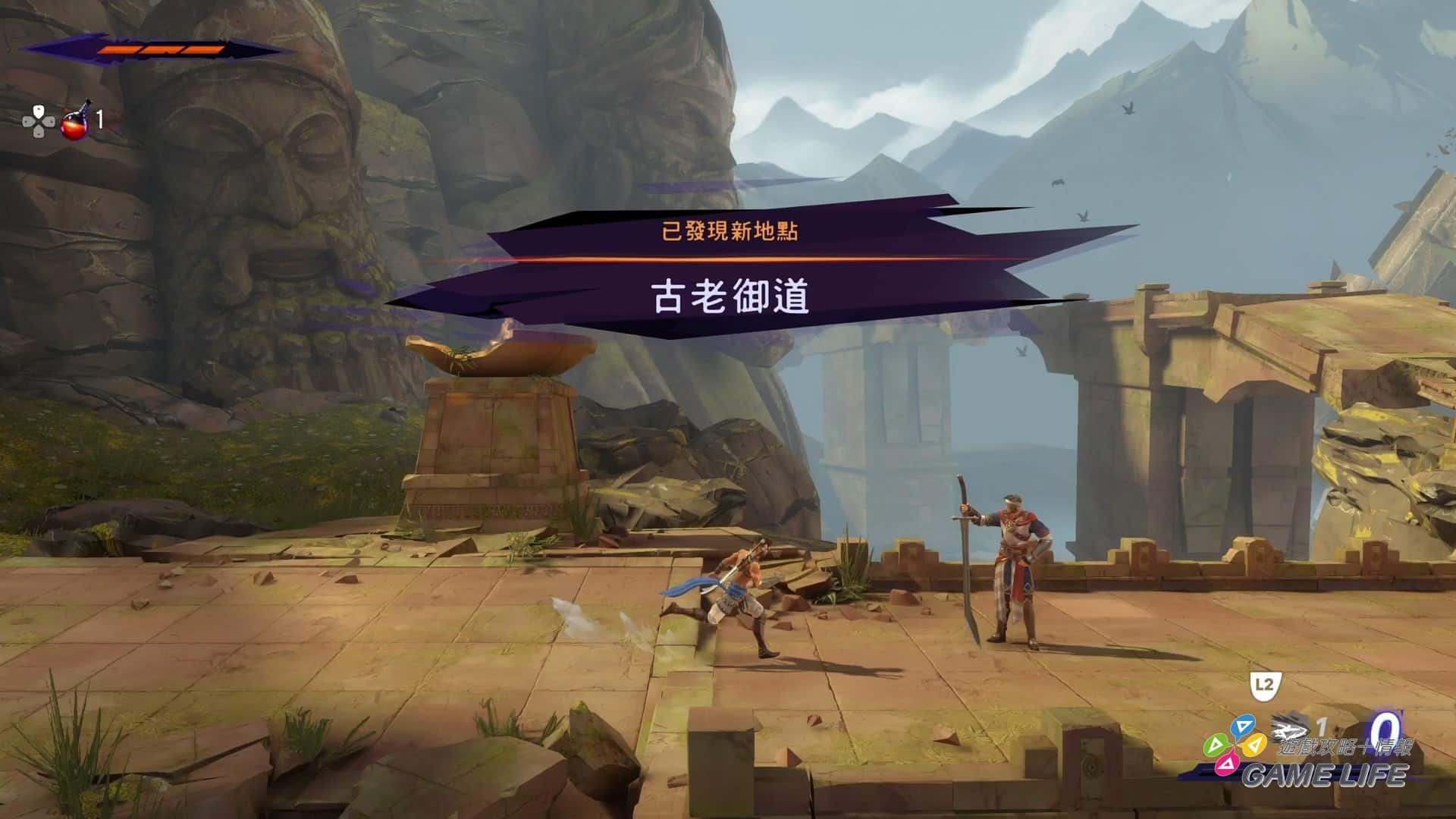Click the silver Athra surge icon near the counter
This screenshot has width=1456, height=819.
coord(1289,726)
